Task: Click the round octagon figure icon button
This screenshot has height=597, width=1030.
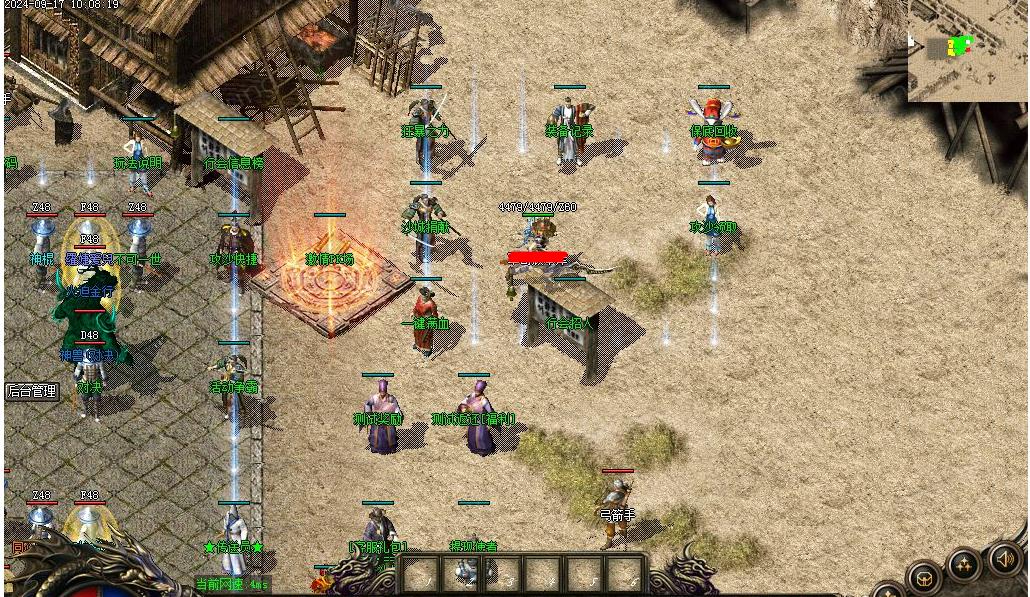Action: coord(923,578)
